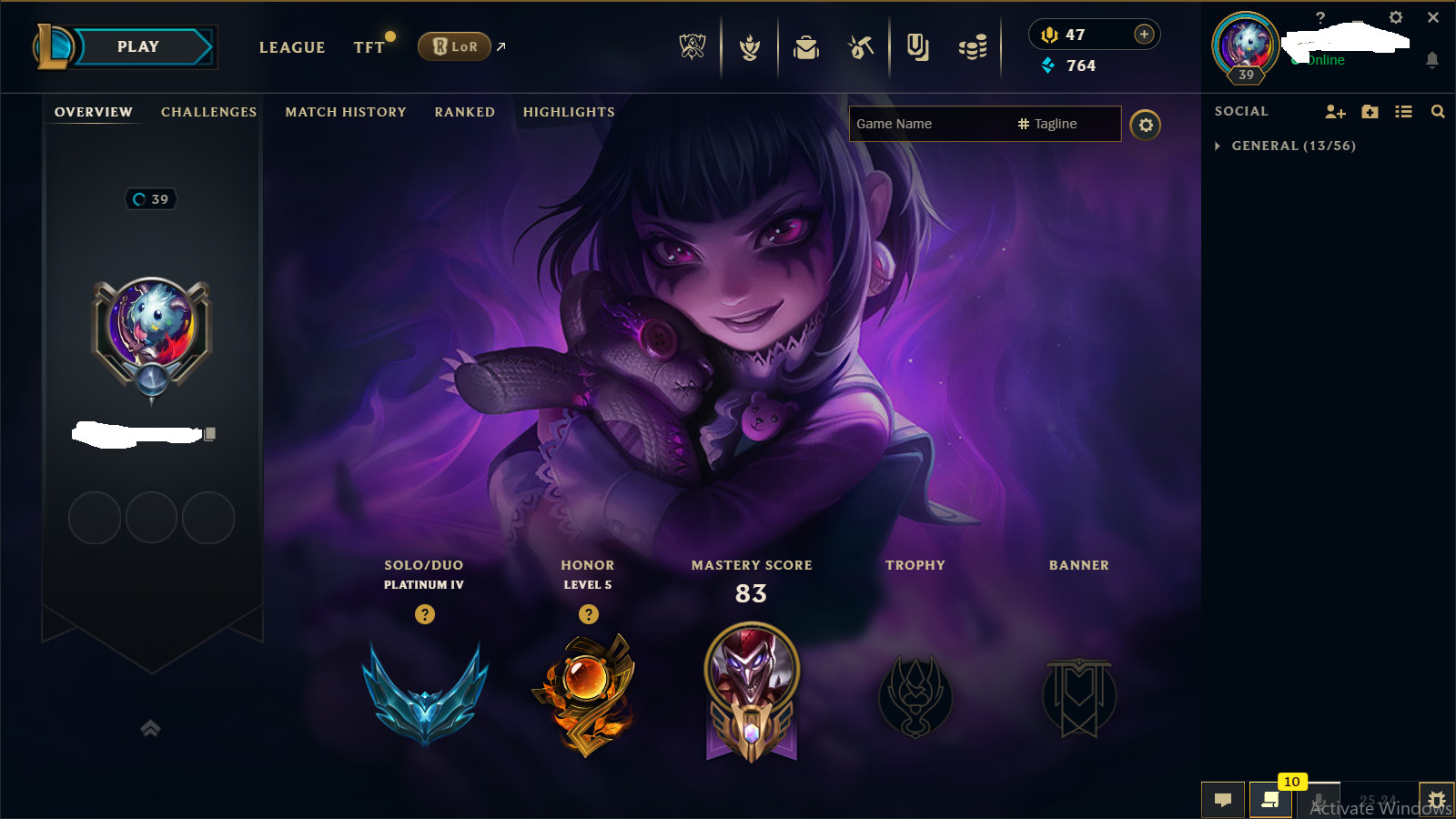
Task: Toggle the voice chat settings gear near search
Action: 1146,126
